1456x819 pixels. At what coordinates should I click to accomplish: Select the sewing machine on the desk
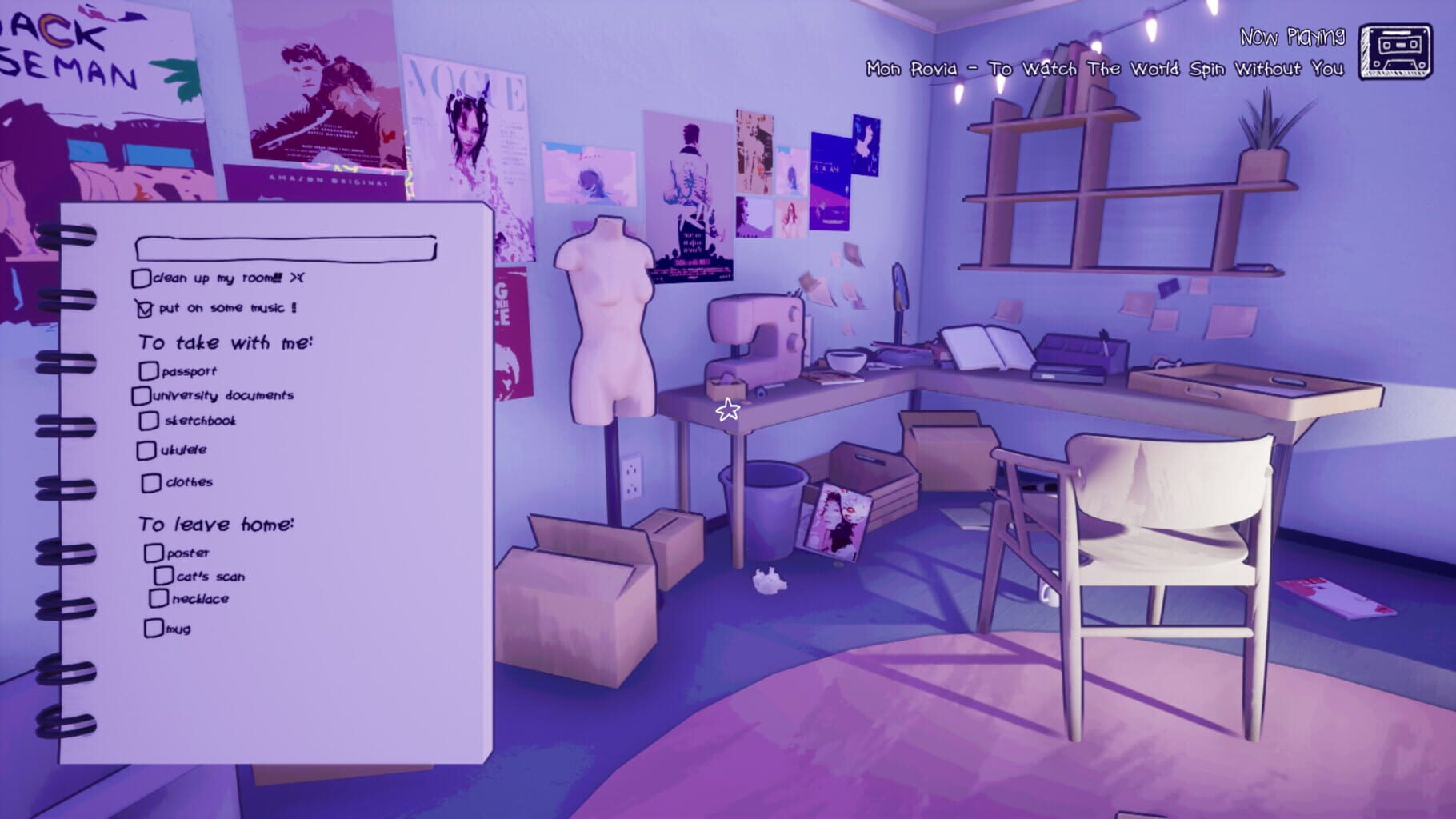756,336
